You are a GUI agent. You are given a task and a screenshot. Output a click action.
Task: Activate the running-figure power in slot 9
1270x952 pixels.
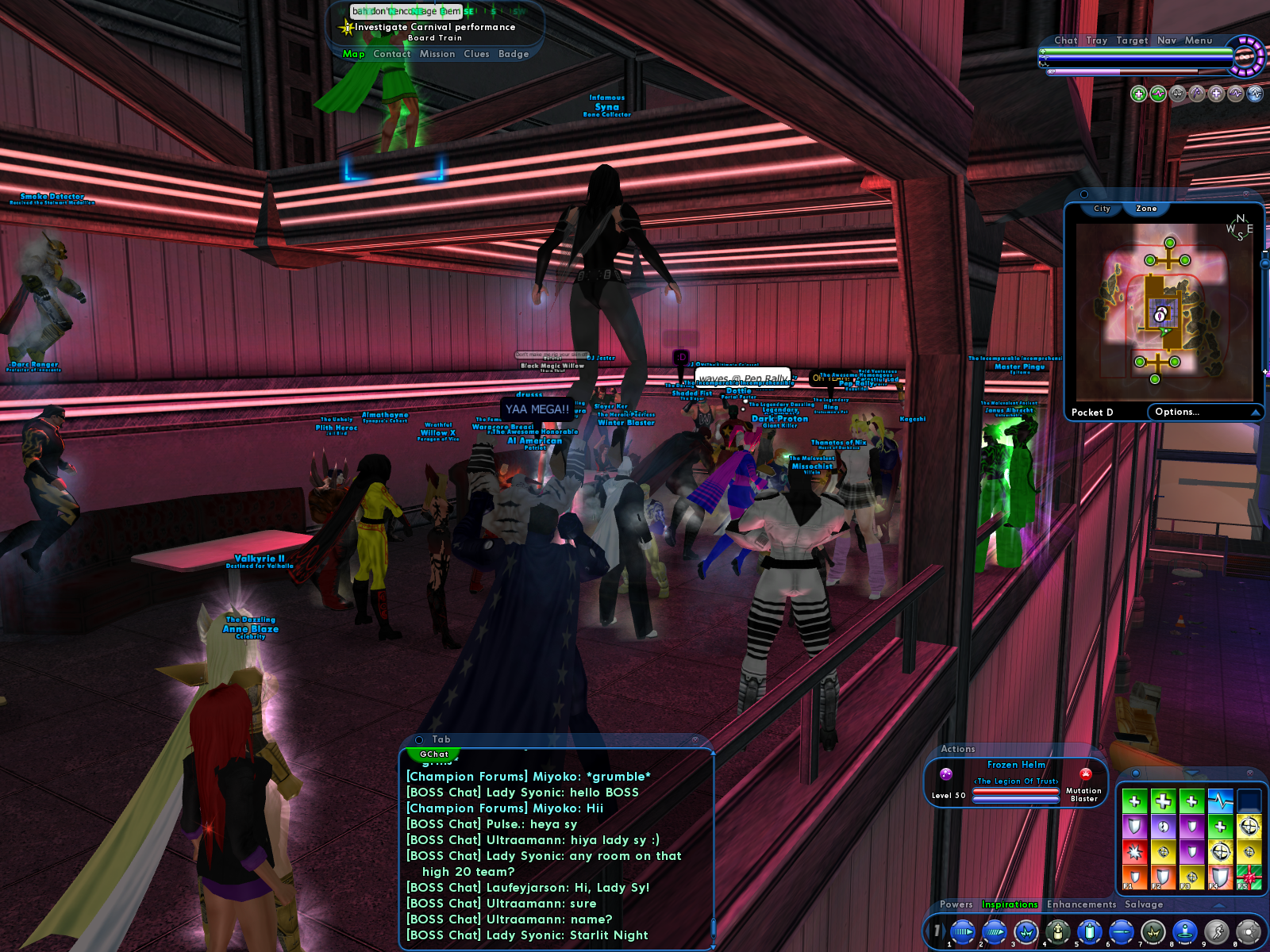click(x=1216, y=931)
